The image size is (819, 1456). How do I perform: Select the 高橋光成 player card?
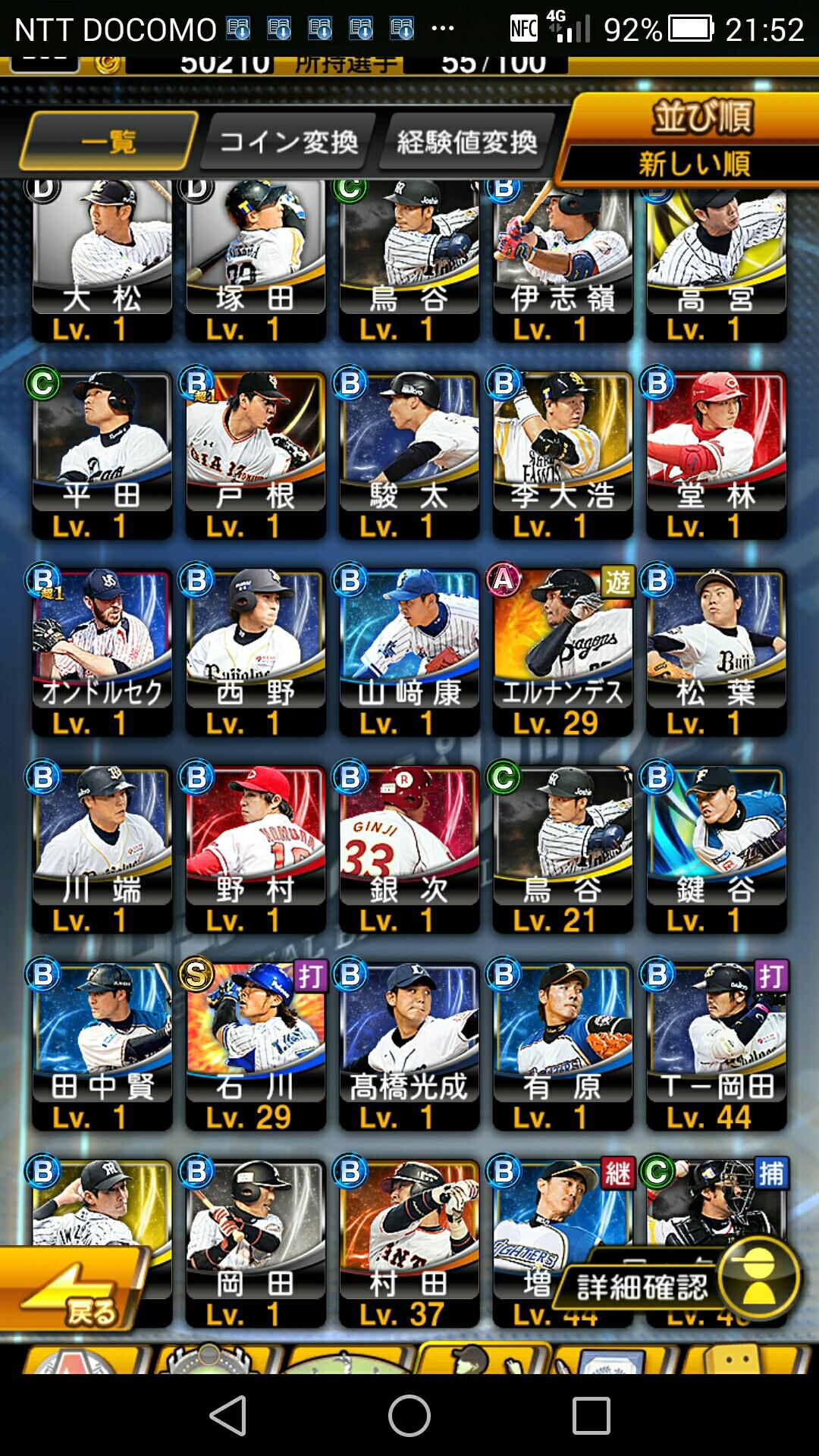(x=409, y=1046)
